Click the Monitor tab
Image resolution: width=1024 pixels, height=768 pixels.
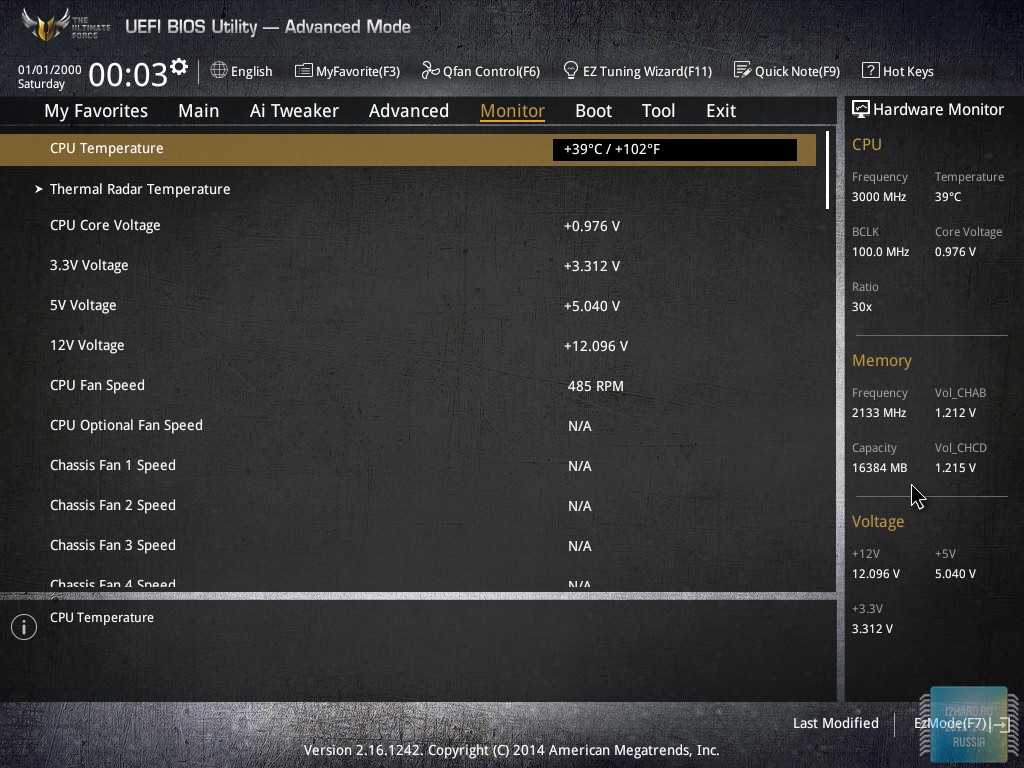(512, 111)
